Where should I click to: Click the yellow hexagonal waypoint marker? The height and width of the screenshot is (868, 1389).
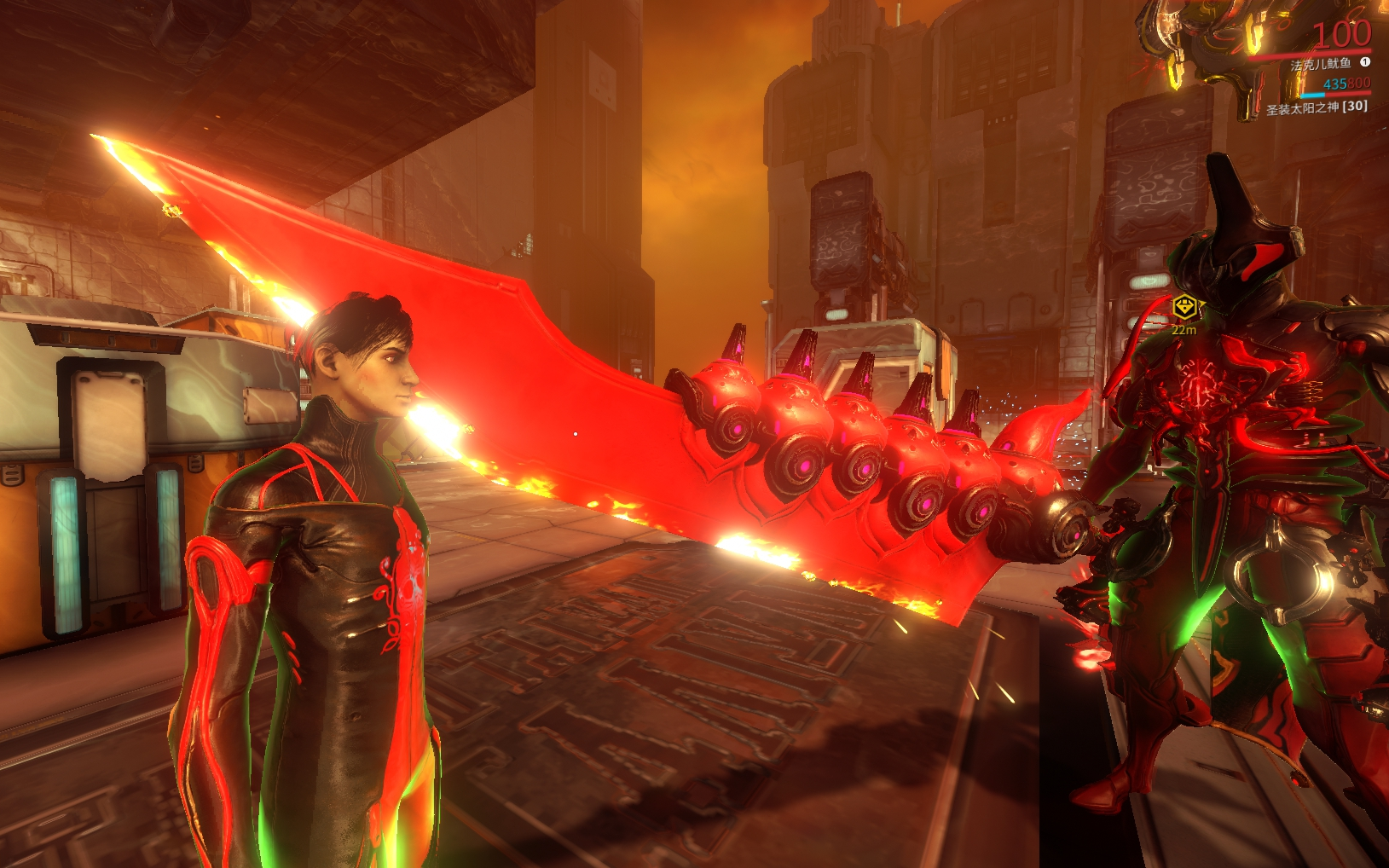(1184, 307)
